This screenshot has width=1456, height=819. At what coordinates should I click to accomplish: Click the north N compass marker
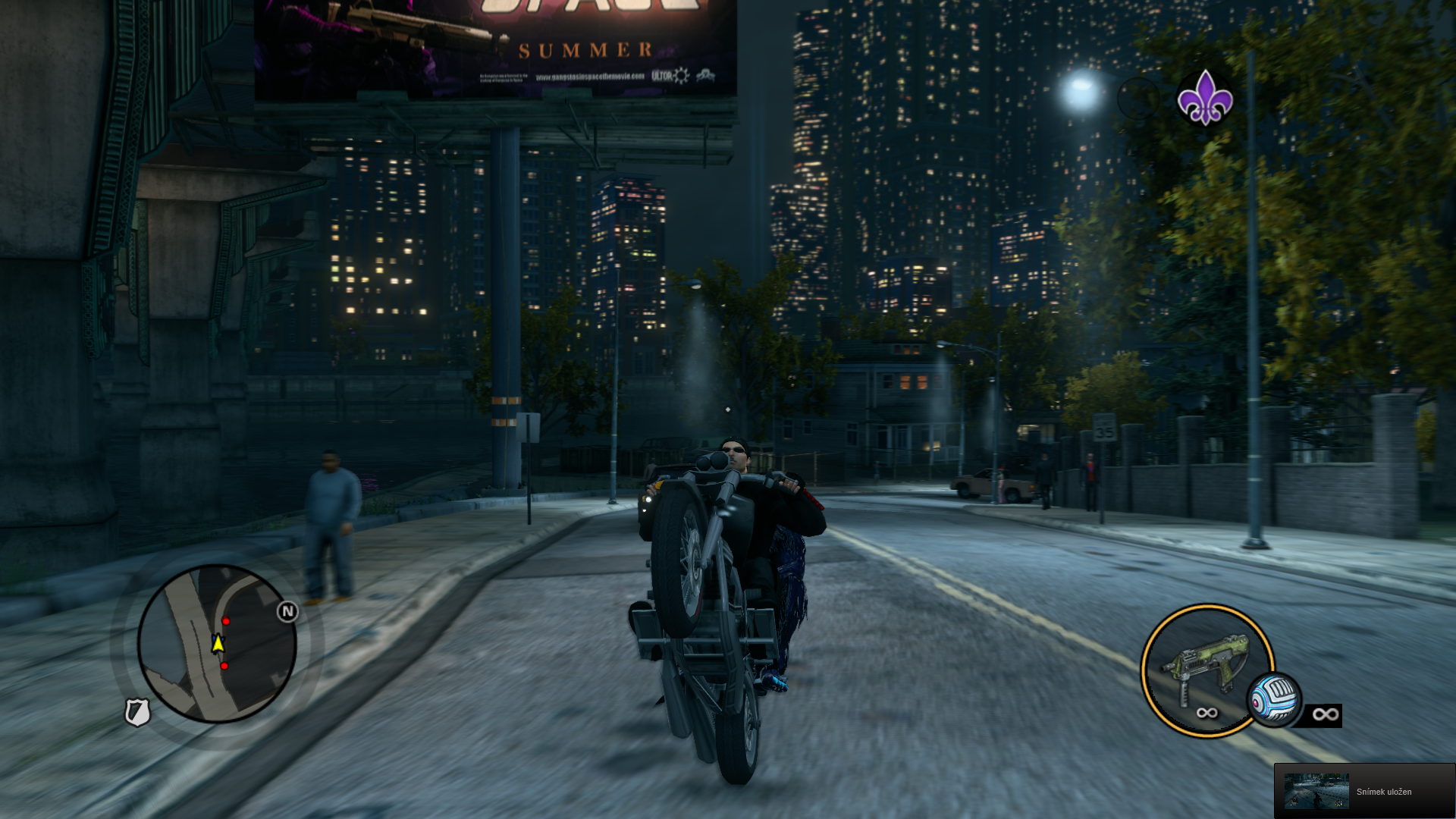[x=287, y=611]
